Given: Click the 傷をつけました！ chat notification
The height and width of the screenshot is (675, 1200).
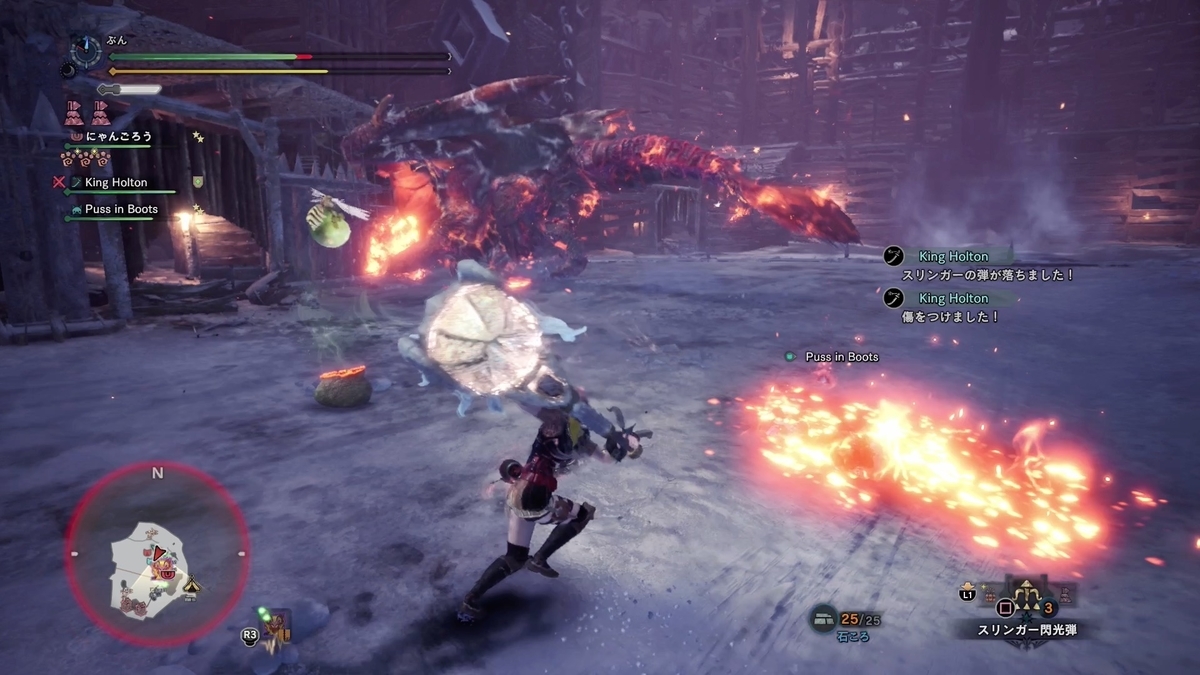Looking at the screenshot, I should [951, 316].
